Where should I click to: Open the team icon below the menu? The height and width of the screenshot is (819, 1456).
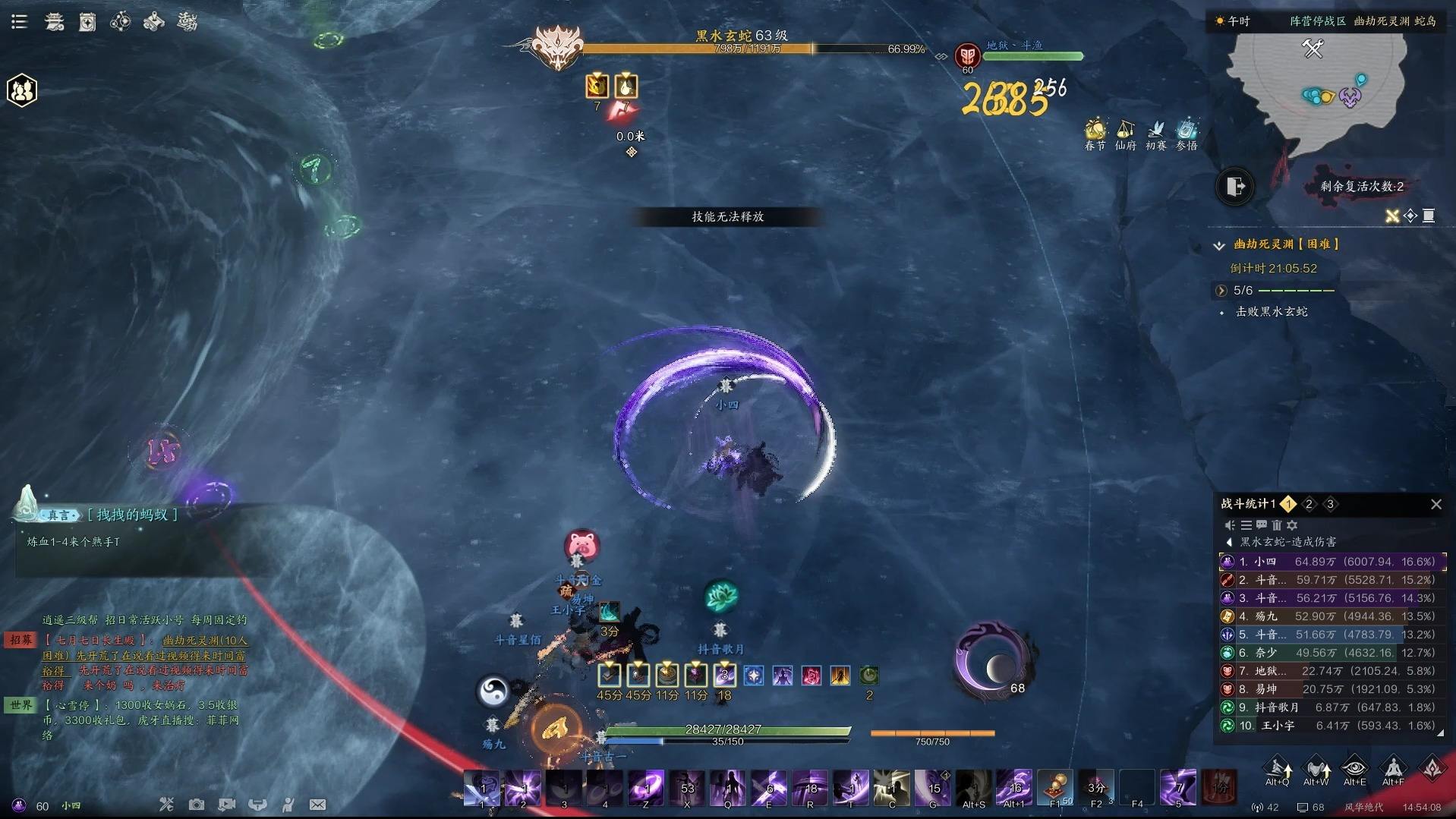pyautogui.click(x=22, y=91)
